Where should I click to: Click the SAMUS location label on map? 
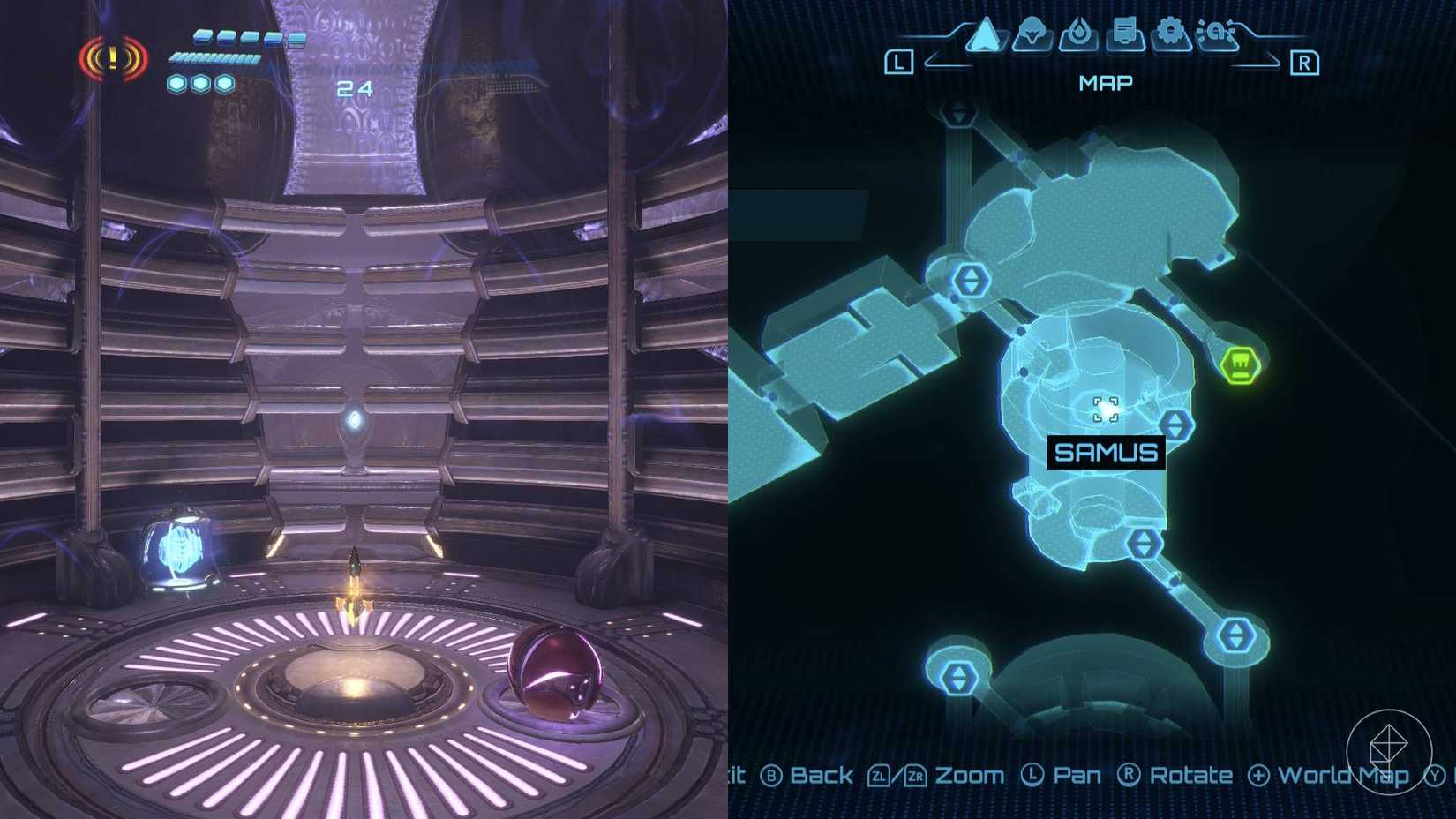(x=1106, y=452)
